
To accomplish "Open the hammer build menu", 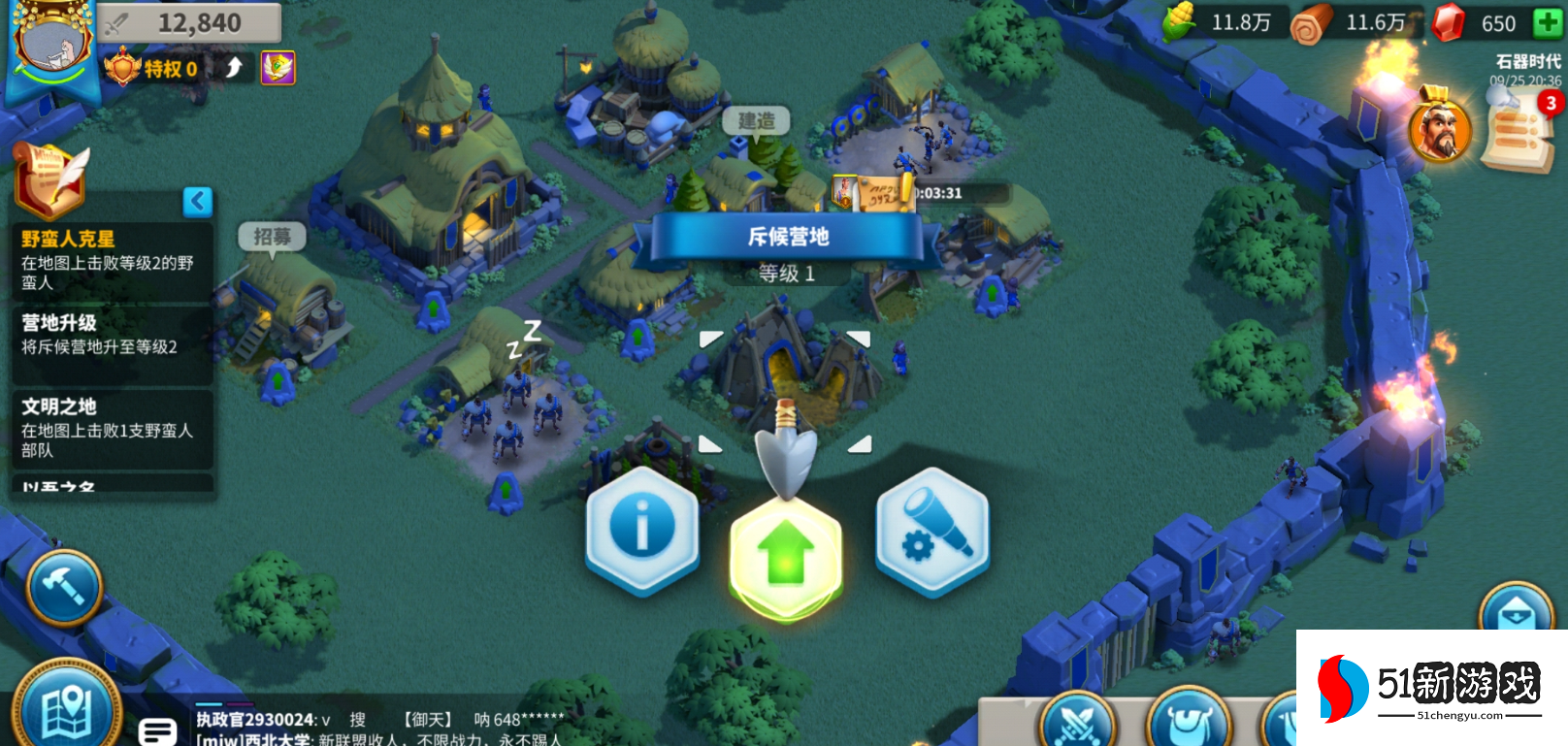I will 65,588.
